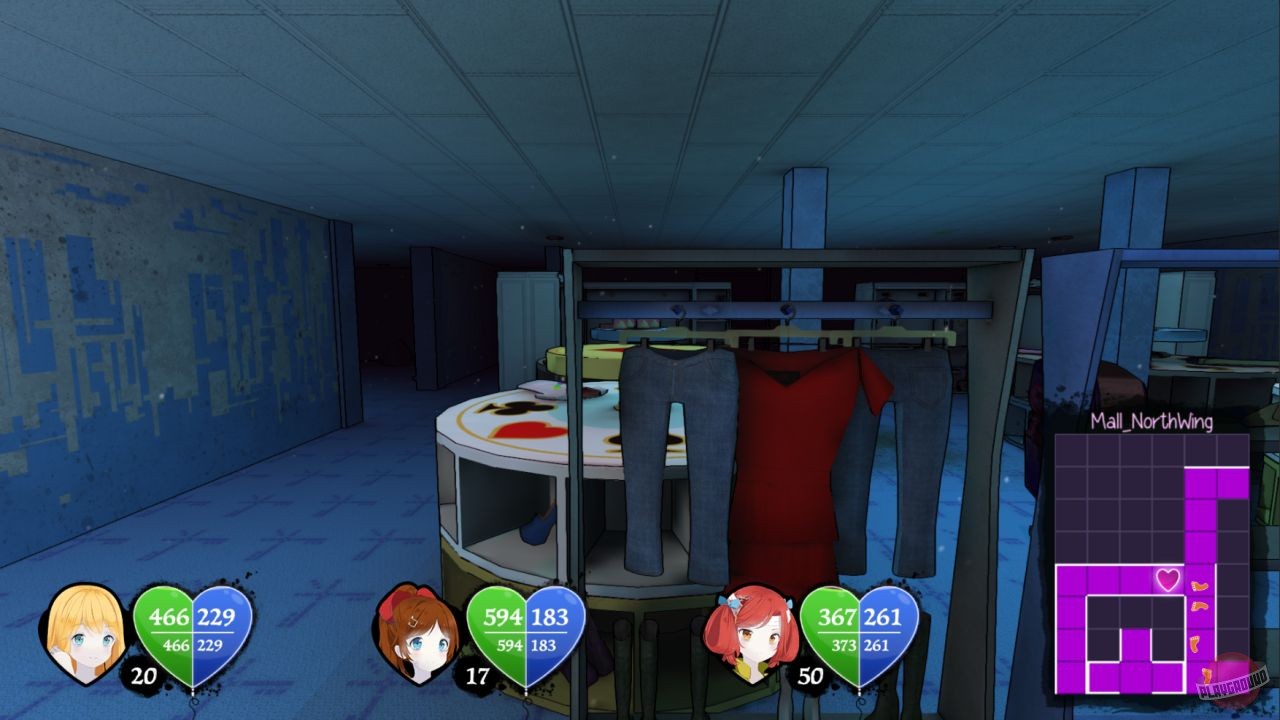This screenshot has height=720, width=1280.
Task: Click the 594 HP value on brunette's gauge
Action: 506,618
